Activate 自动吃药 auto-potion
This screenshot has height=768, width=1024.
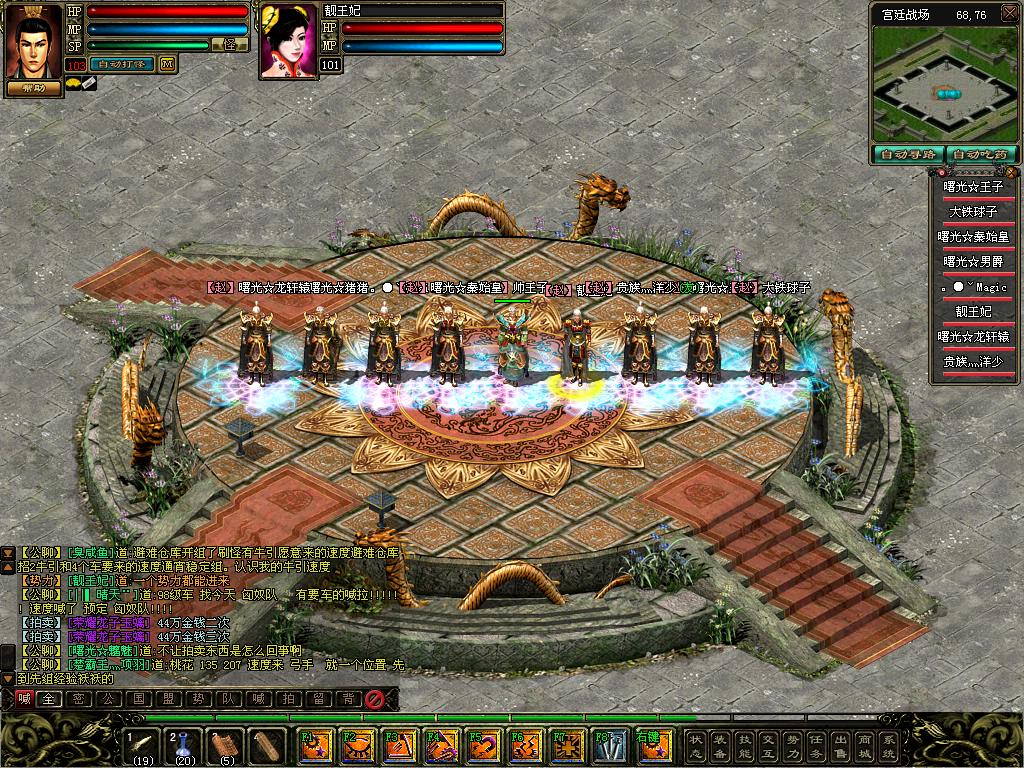981,154
